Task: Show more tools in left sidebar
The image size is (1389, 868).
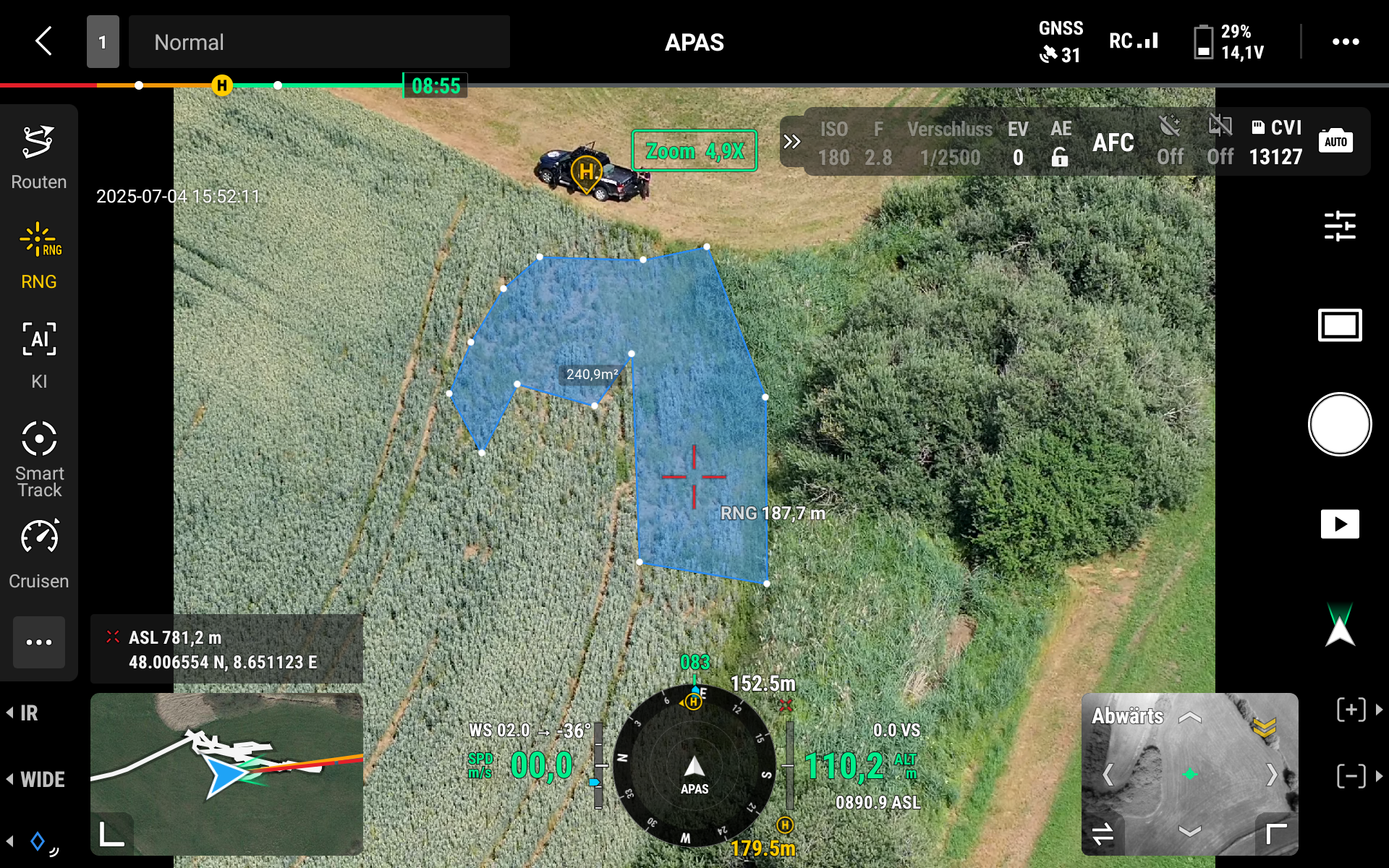Action: pyautogui.click(x=39, y=642)
